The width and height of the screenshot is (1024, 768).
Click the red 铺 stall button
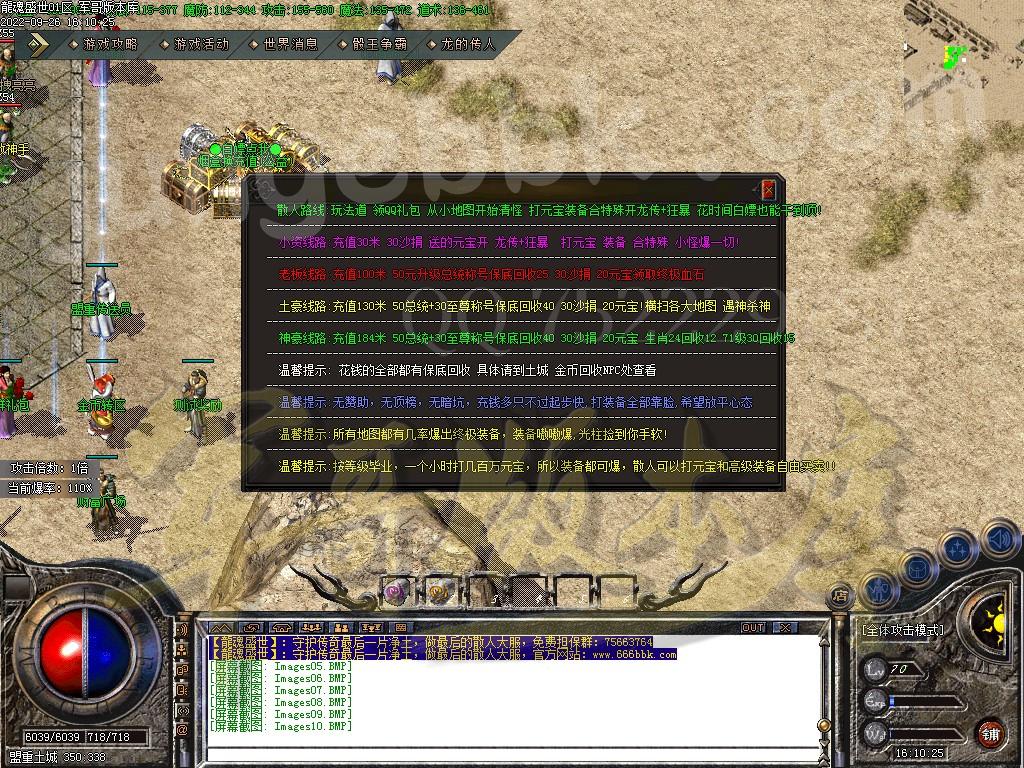990,732
